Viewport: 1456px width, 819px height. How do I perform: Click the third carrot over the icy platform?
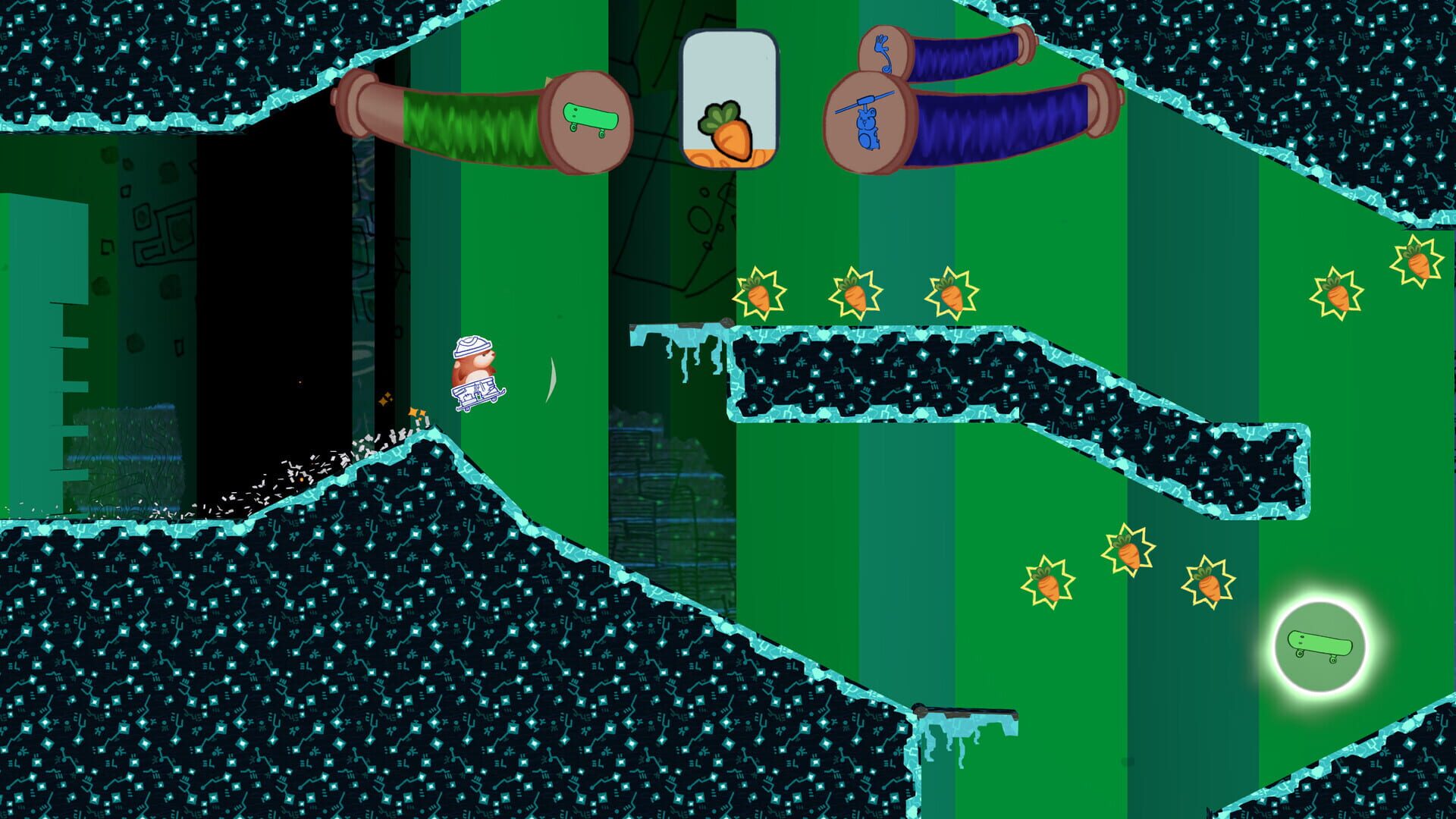tap(952, 293)
